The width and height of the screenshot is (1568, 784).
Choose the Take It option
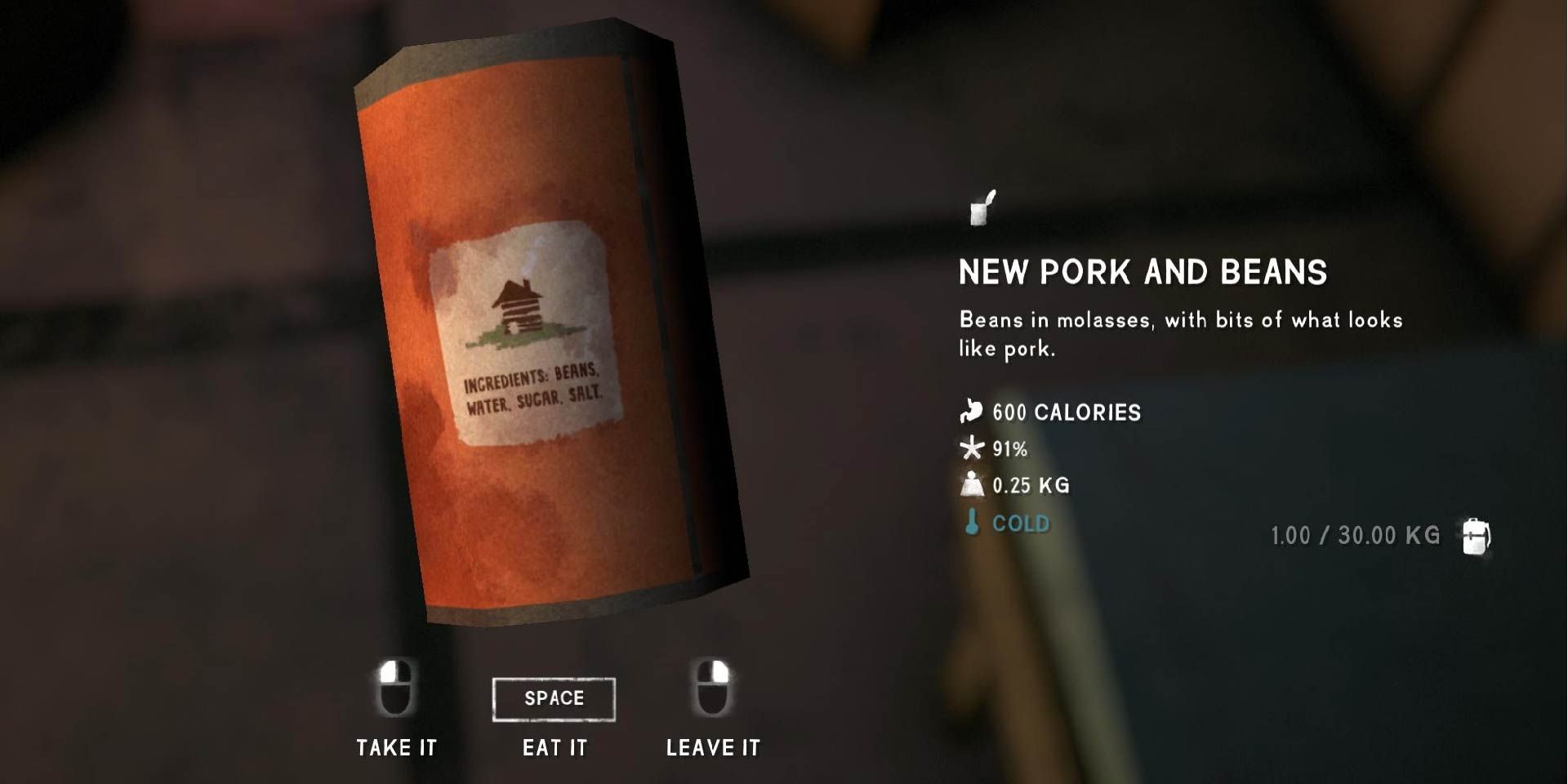coord(397,746)
